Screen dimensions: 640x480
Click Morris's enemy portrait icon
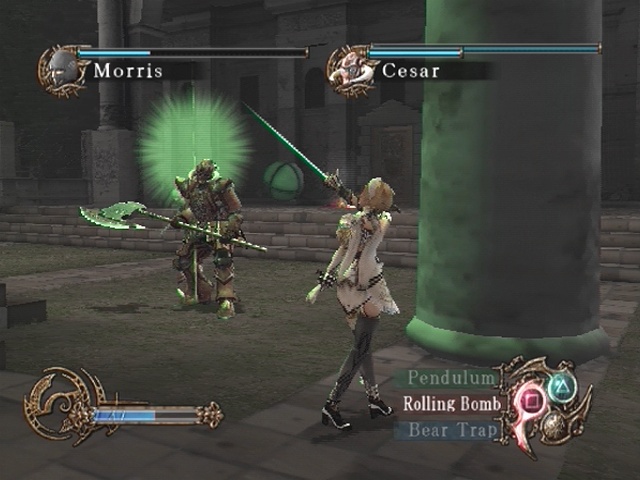(x=60, y=69)
